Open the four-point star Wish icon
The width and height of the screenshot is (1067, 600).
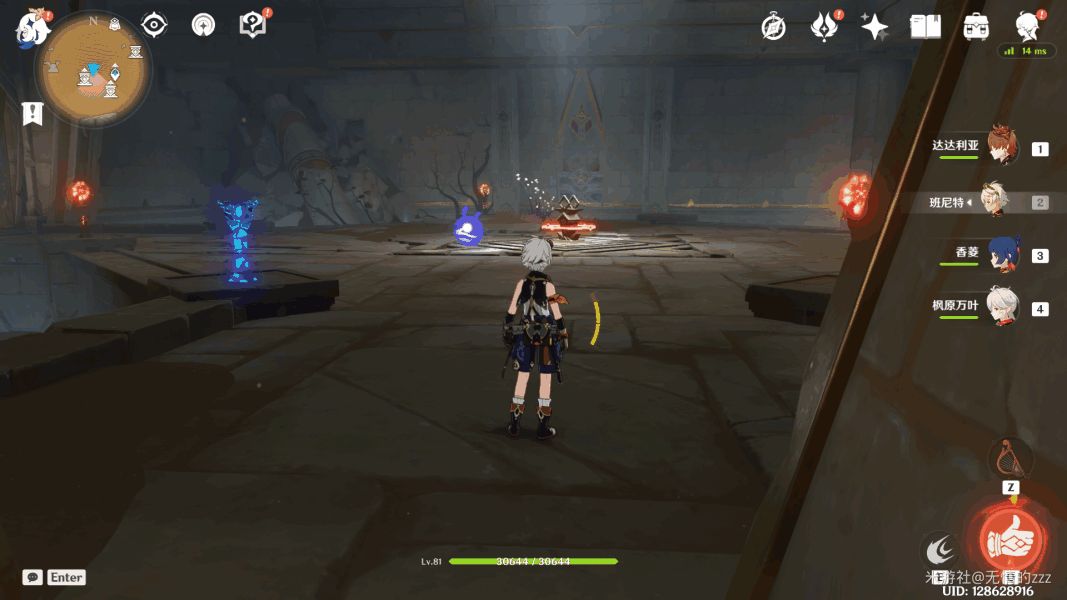pos(875,27)
